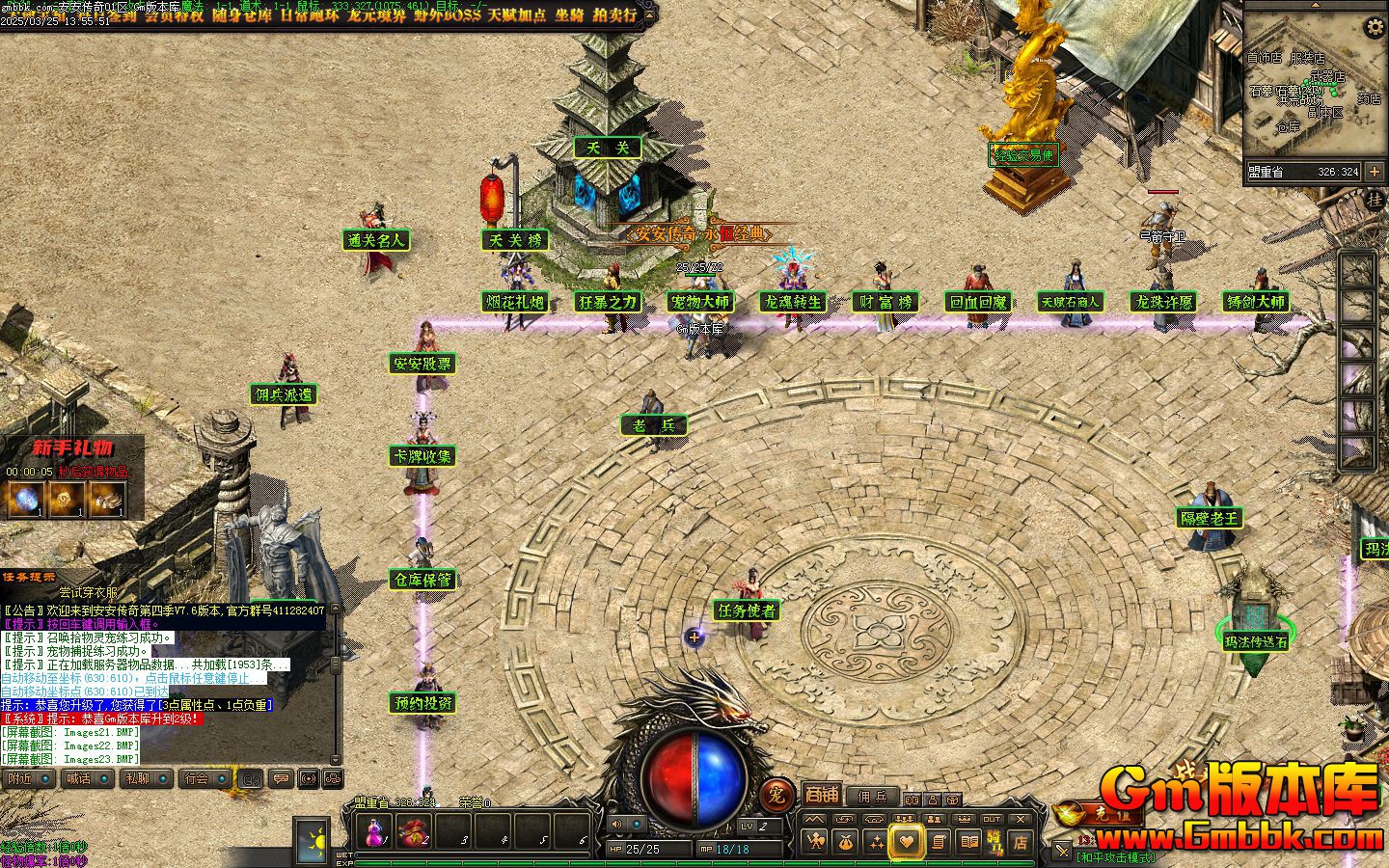This screenshot has height=868, width=1389.
Task: Switch chat to the 喊话 shout channel
Action: tap(85, 778)
